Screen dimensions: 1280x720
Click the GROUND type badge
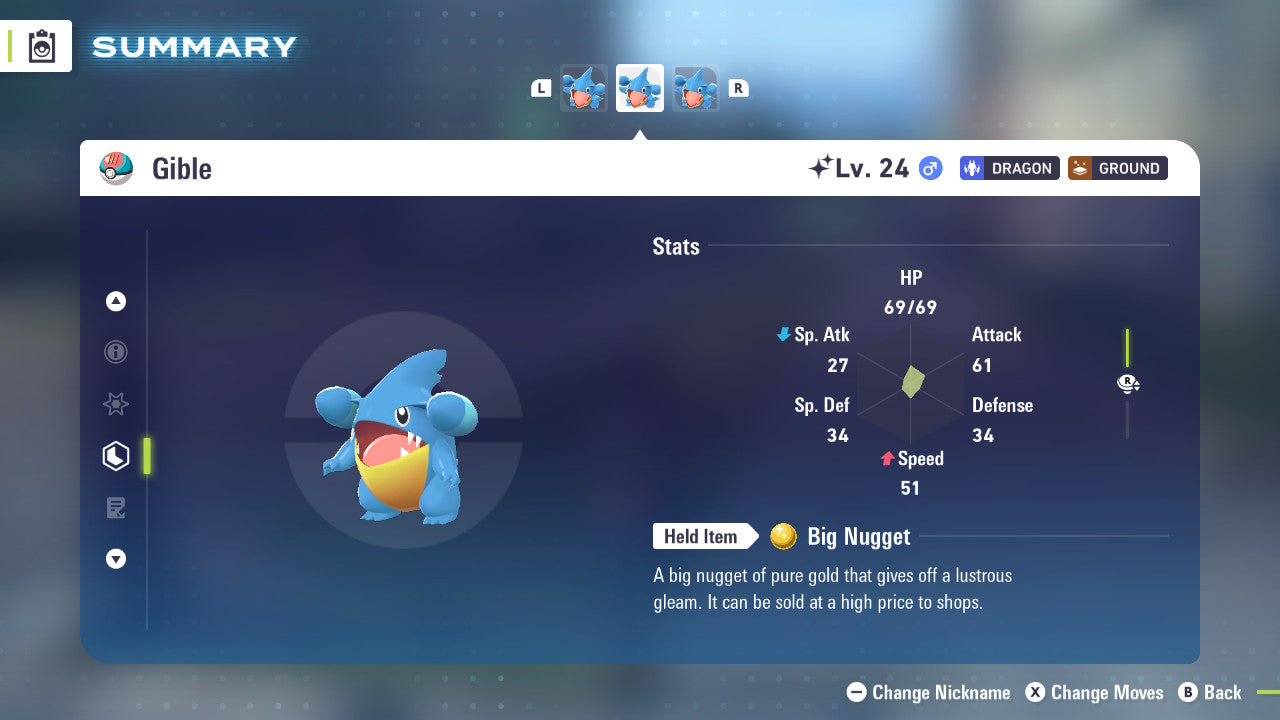point(1117,168)
